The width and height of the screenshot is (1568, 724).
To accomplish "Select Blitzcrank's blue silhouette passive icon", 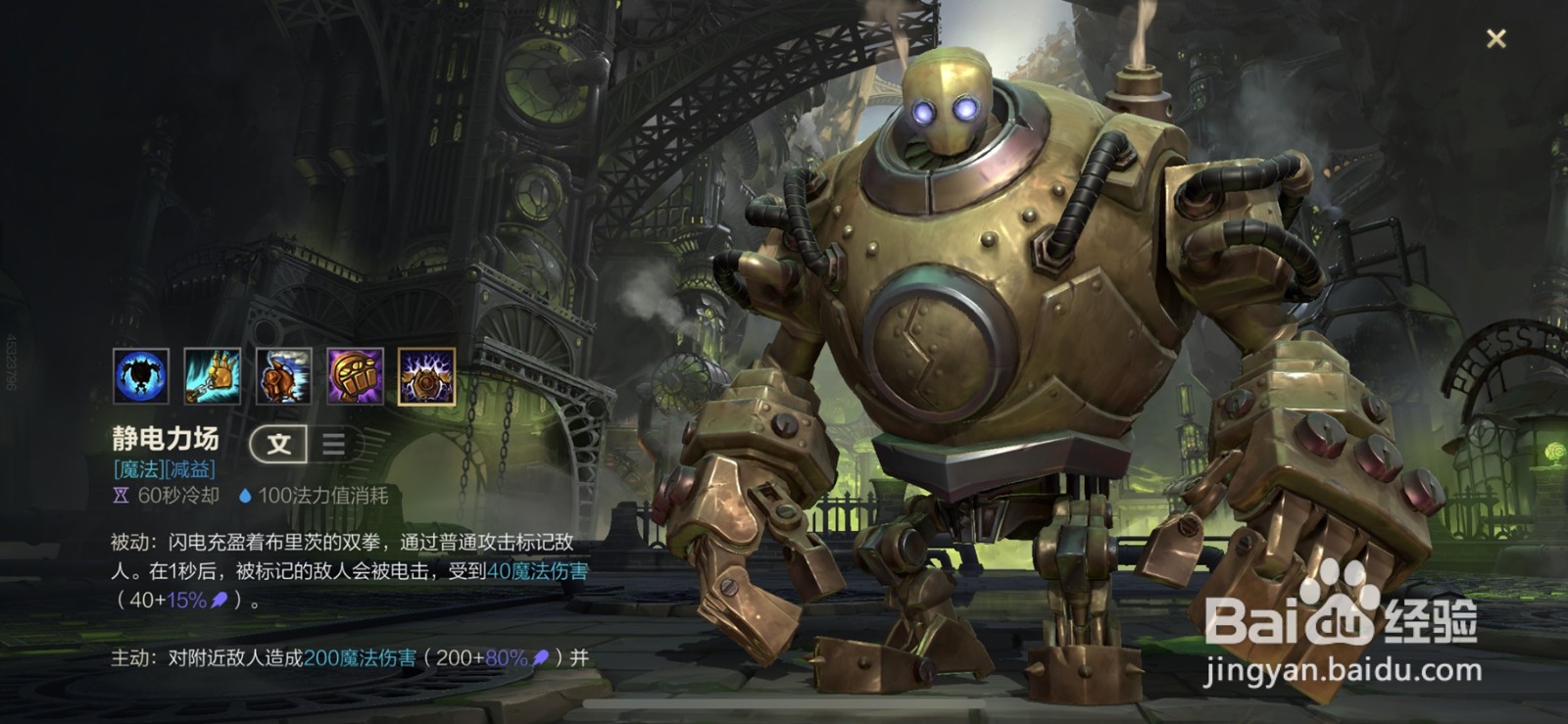I will click(141, 376).
